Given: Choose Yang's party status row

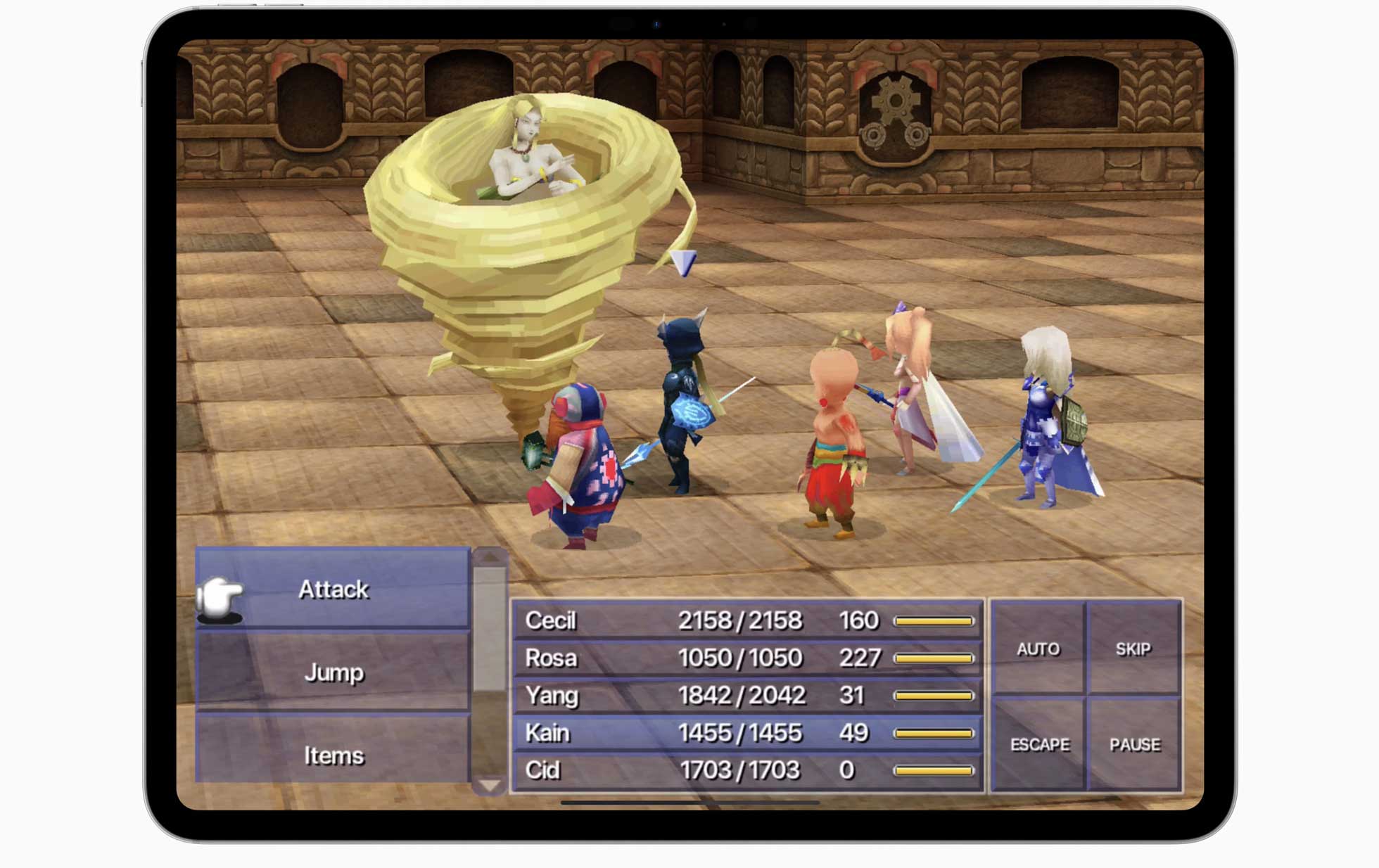Looking at the screenshot, I should tap(746, 695).
